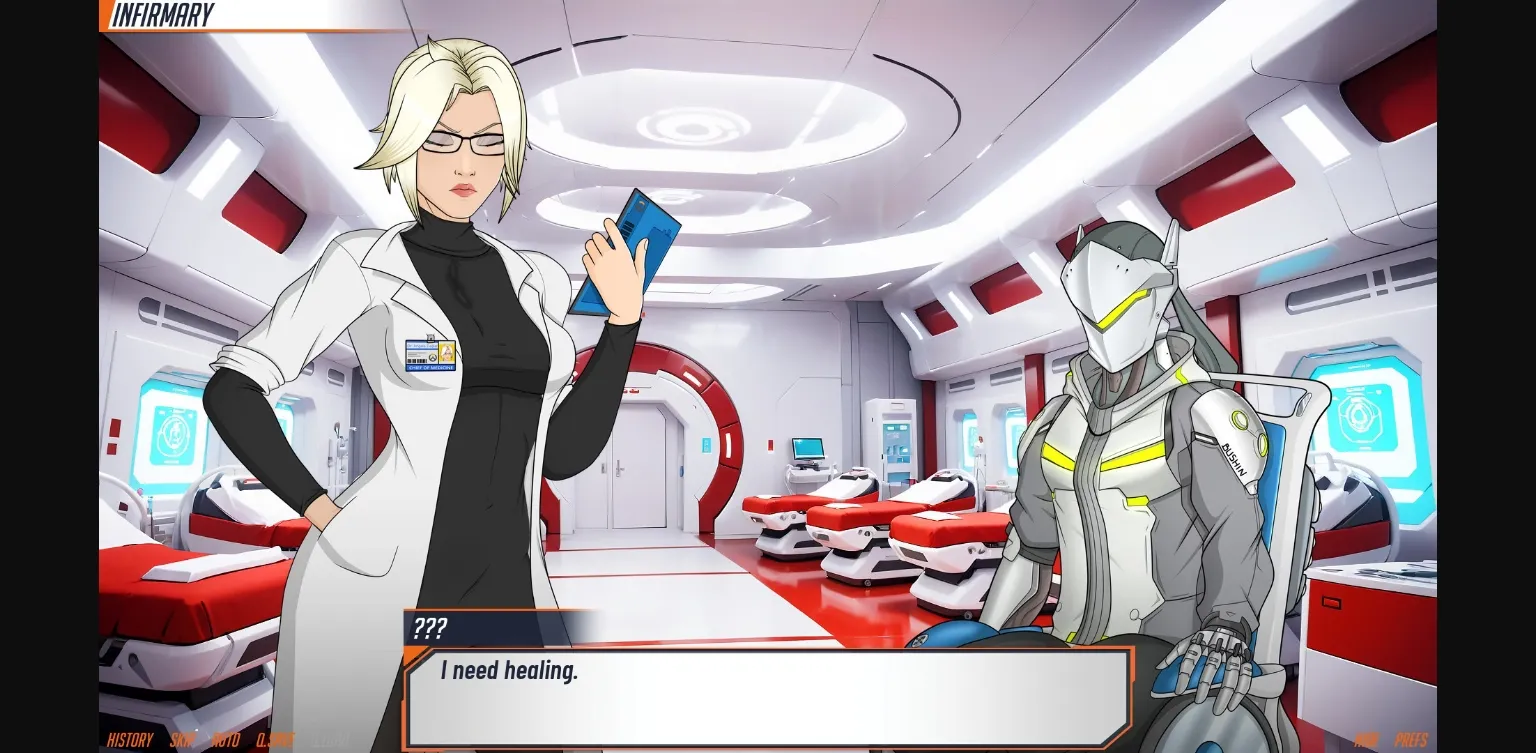
Task: Create a Quick Save
Action: (x=275, y=740)
